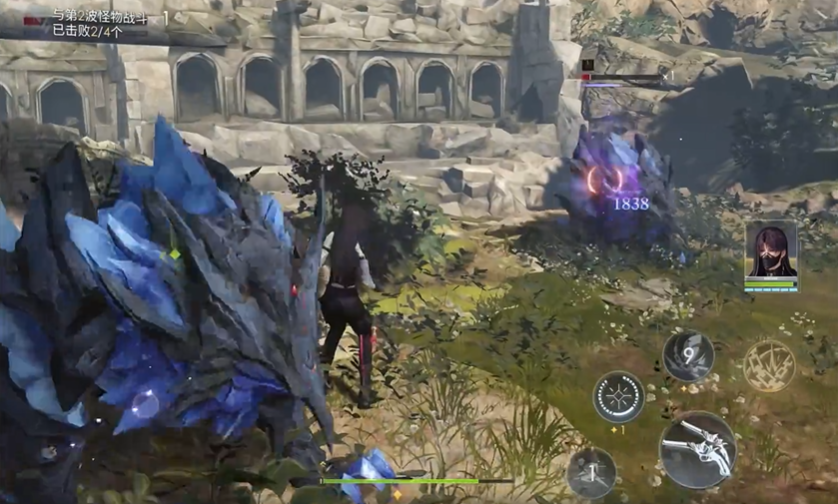Trigger the golden ultimate skill emblem
The image size is (838, 504).
pyautogui.click(x=769, y=365)
